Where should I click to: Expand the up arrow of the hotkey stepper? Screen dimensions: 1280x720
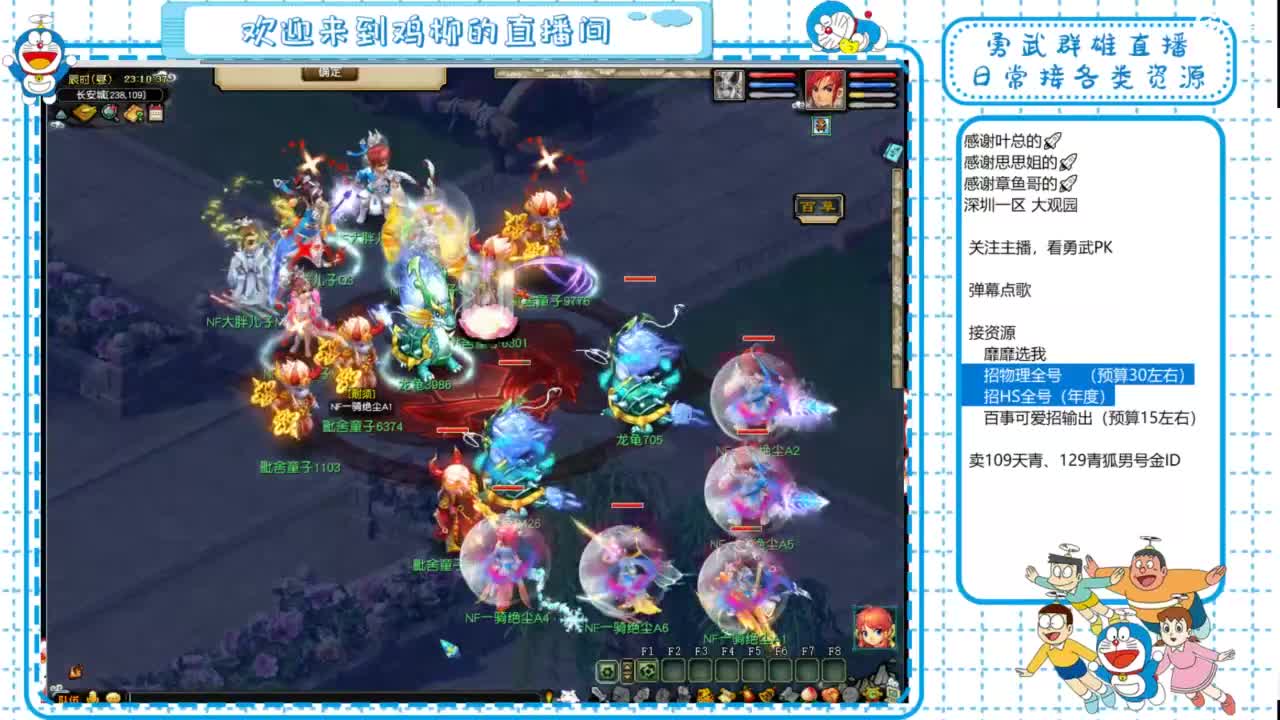click(626, 666)
